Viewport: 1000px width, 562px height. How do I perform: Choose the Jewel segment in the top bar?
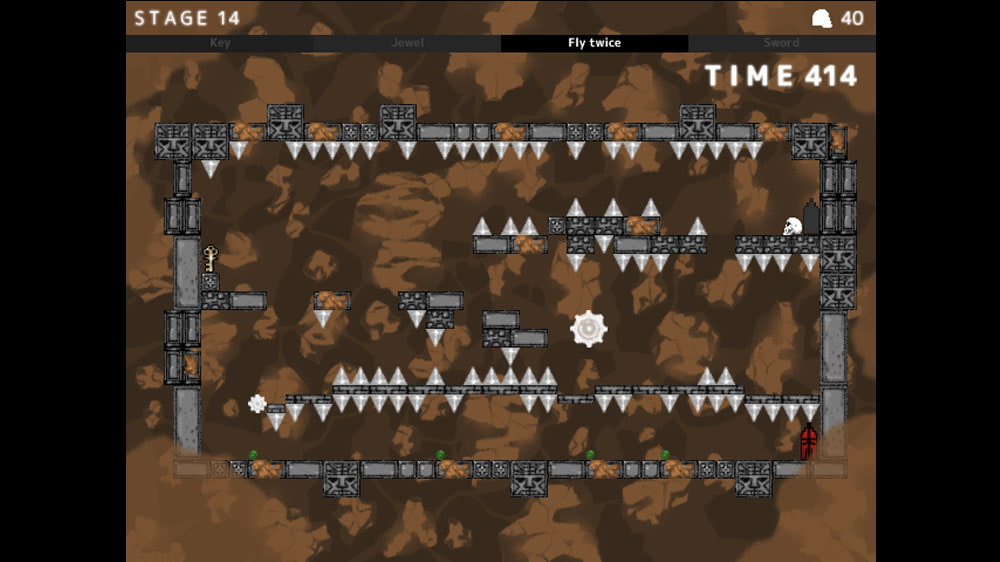coord(407,43)
